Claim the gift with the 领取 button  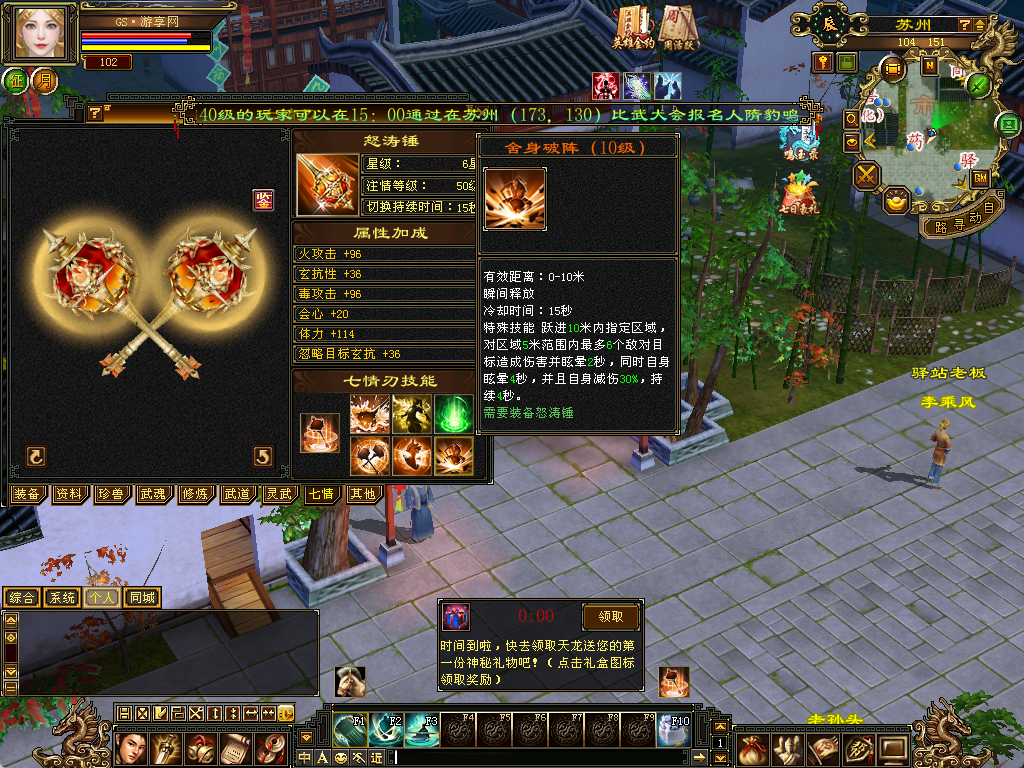[x=610, y=616]
